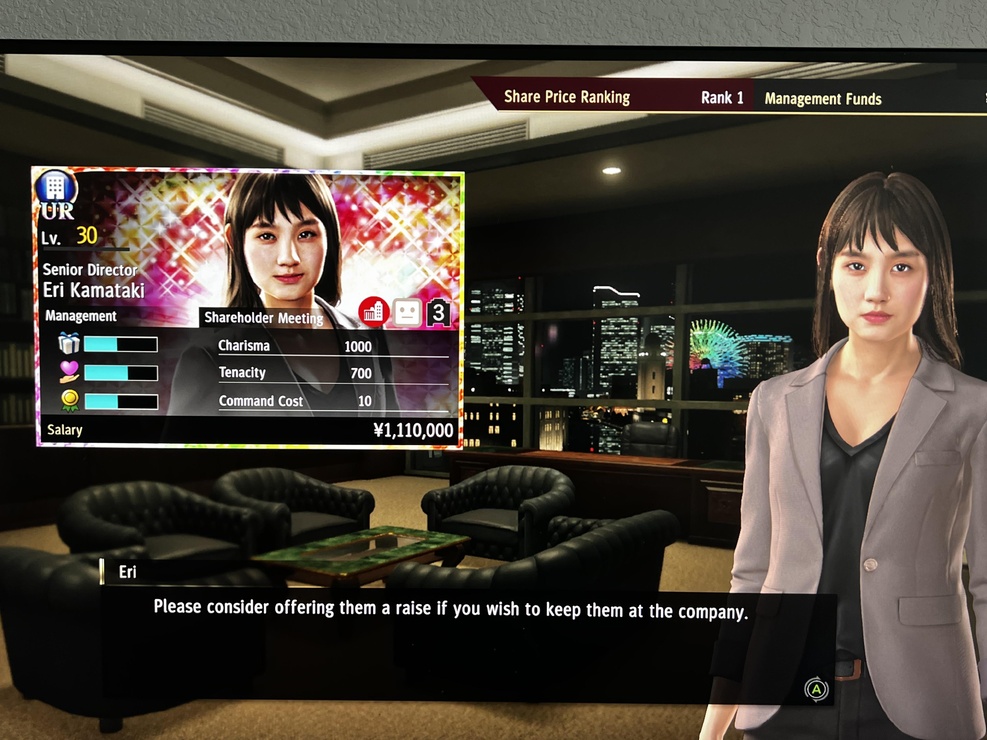Click the red building icon on the card

pyautogui.click(x=374, y=311)
